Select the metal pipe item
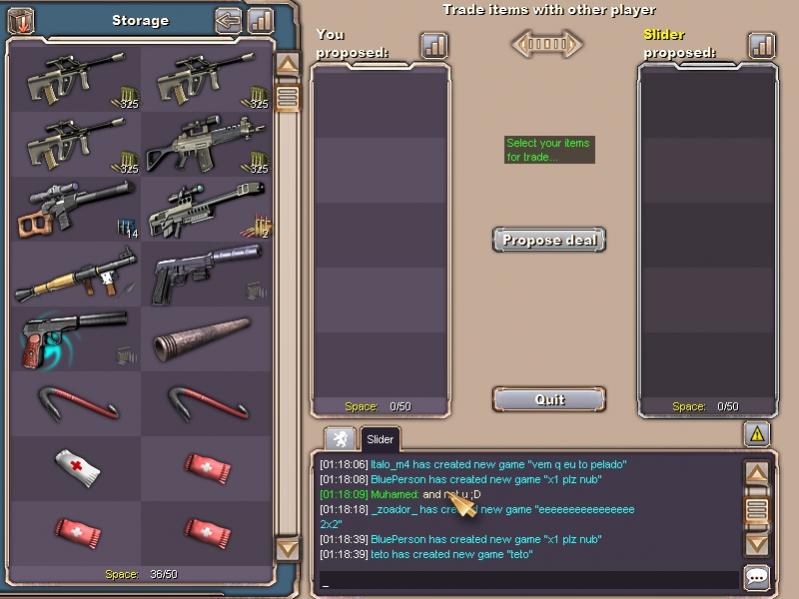The height and width of the screenshot is (599, 799). (x=206, y=340)
